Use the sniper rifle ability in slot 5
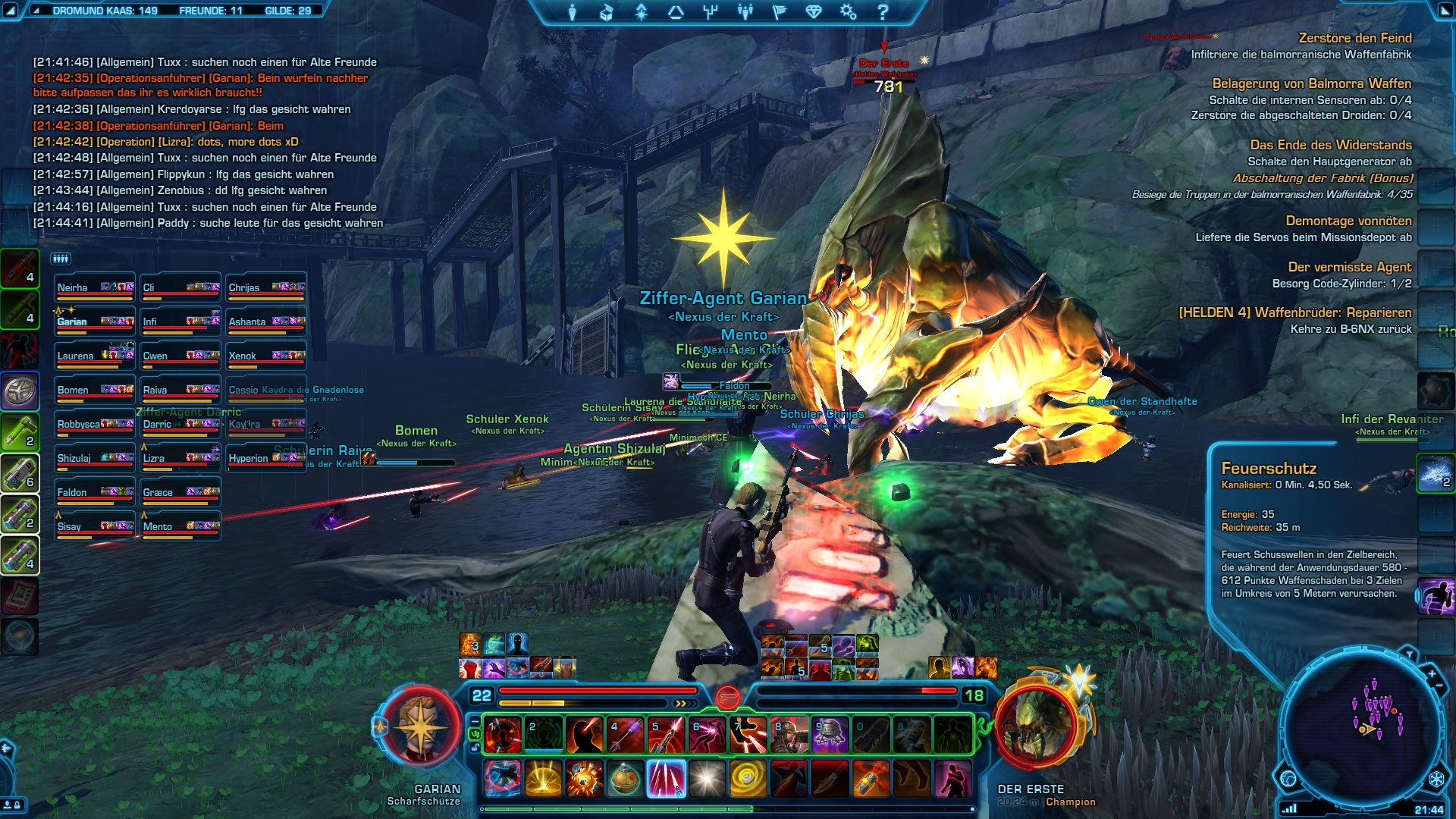1456x819 pixels. pyautogui.click(x=666, y=735)
